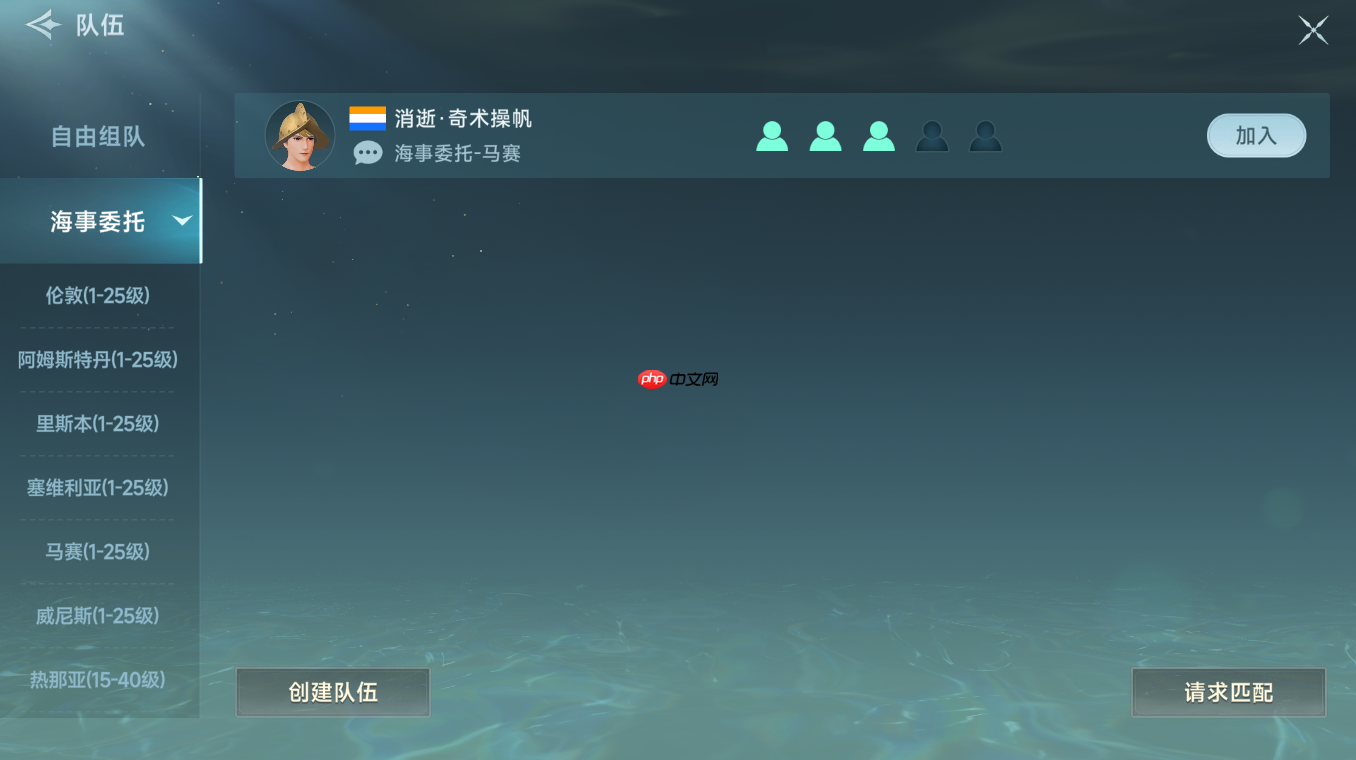Select the 热那亚(15-40级) entry
Screen dimensions: 1356x760
point(98,680)
